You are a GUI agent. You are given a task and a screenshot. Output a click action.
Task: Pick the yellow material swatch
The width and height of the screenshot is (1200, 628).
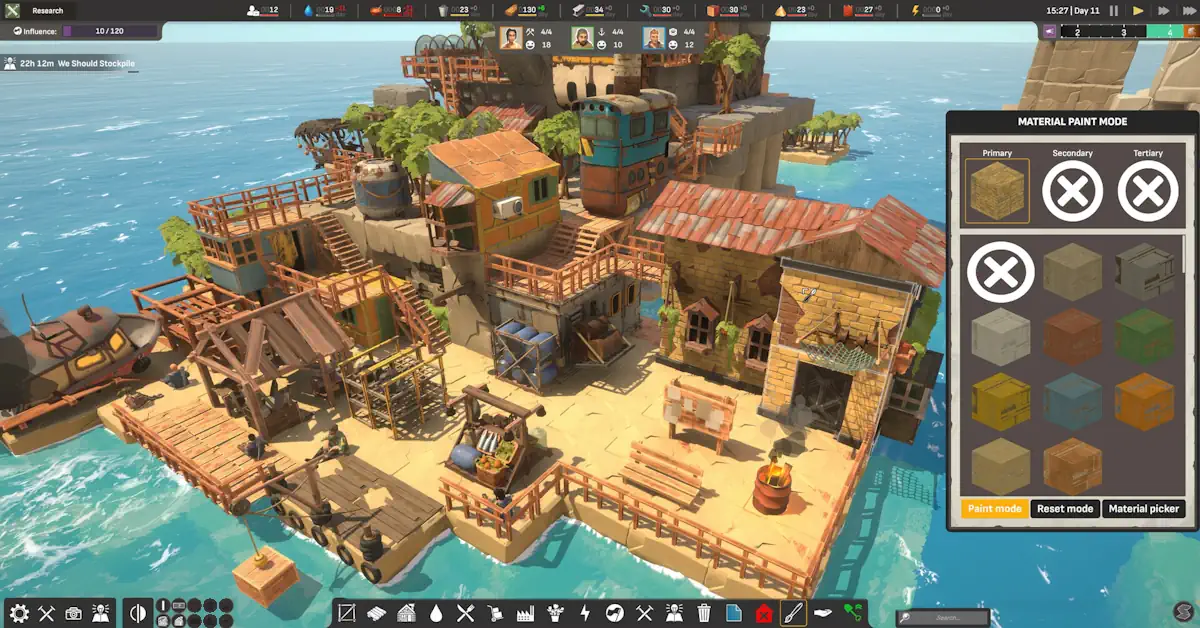coord(1000,401)
